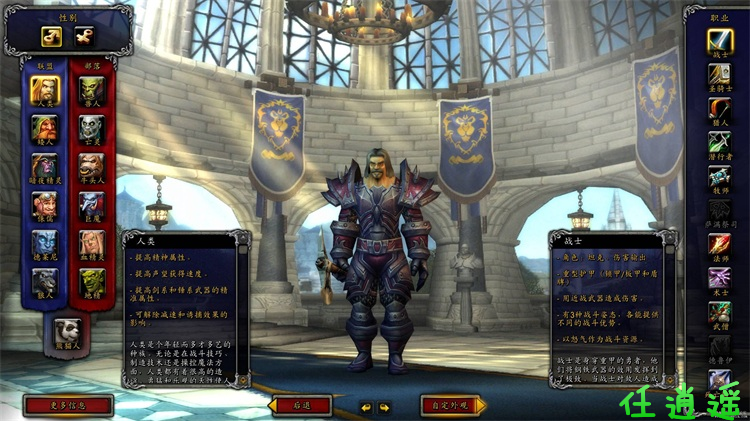The image size is (750, 421).
Task: Continue to 自定外观 (Customize Appearance)
Action: tap(453, 405)
